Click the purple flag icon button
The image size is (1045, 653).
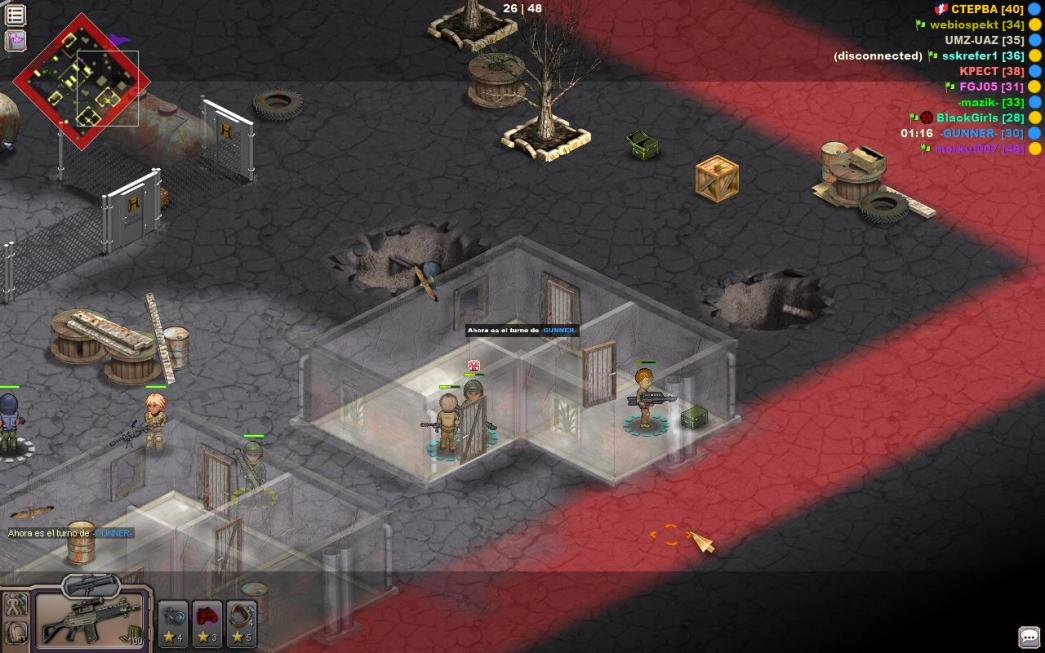[15, 41]
